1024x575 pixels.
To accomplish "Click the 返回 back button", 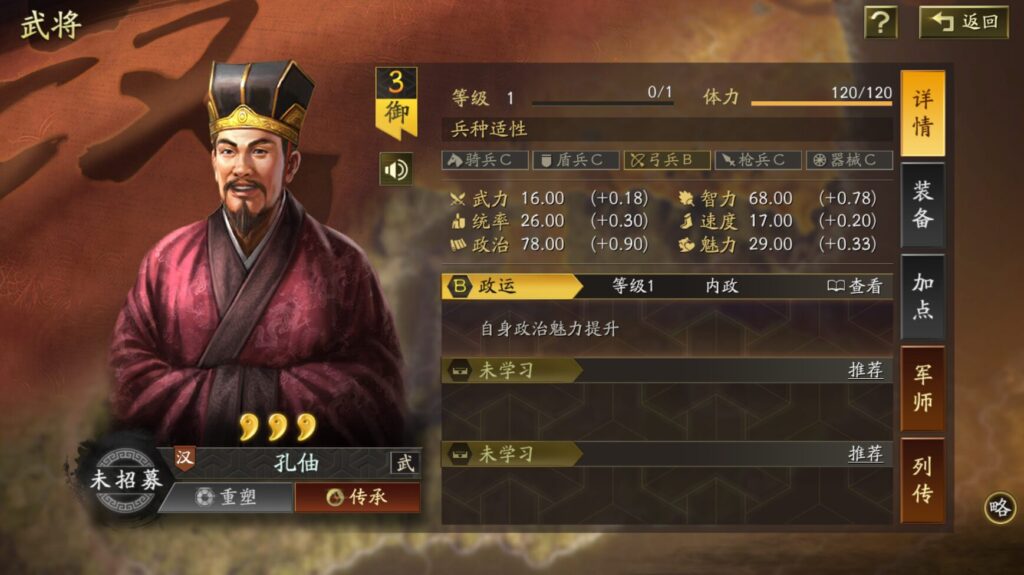I will point(964,22).
